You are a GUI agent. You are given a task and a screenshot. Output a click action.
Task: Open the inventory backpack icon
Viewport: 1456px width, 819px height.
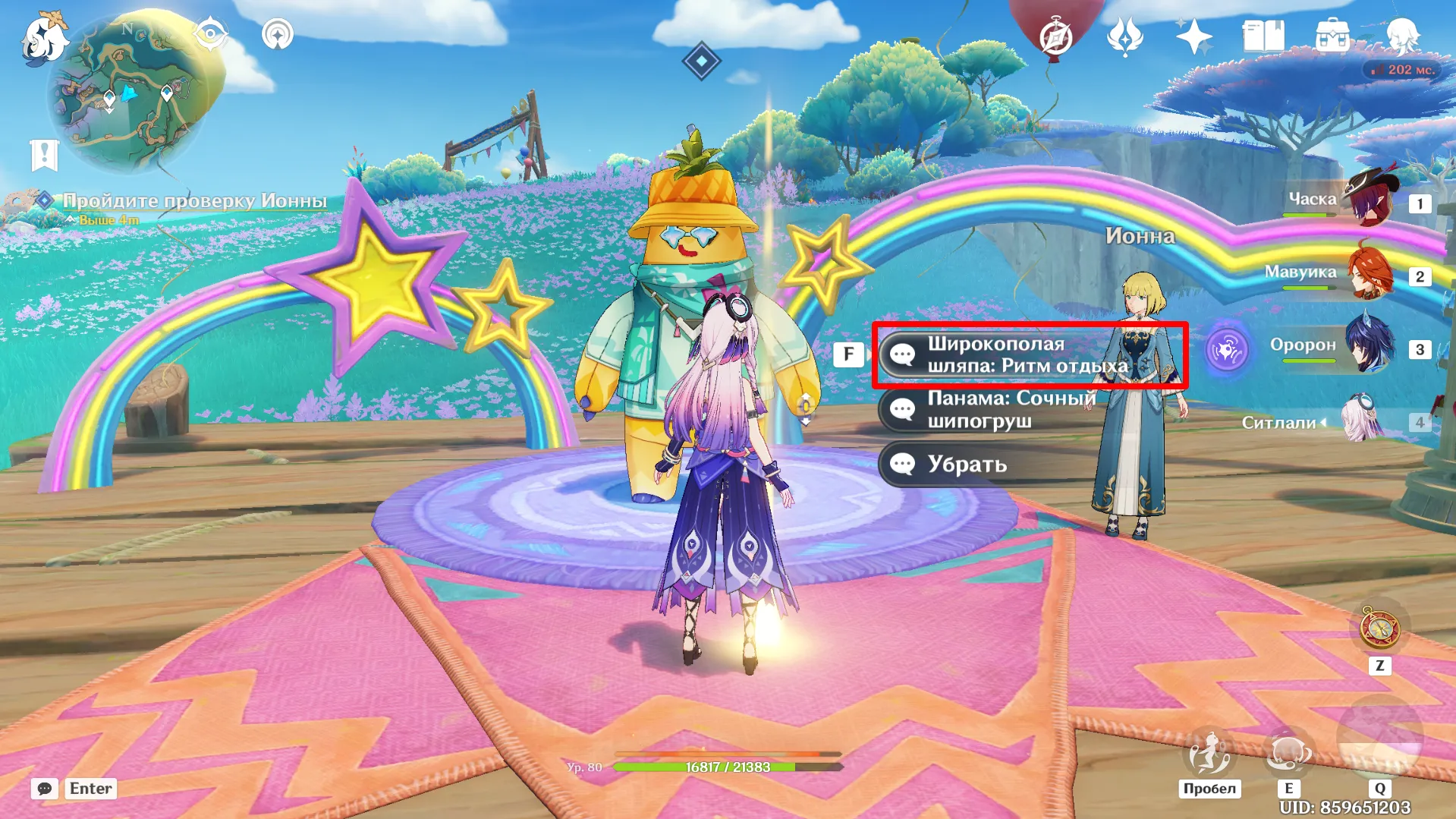point(1332,36)
